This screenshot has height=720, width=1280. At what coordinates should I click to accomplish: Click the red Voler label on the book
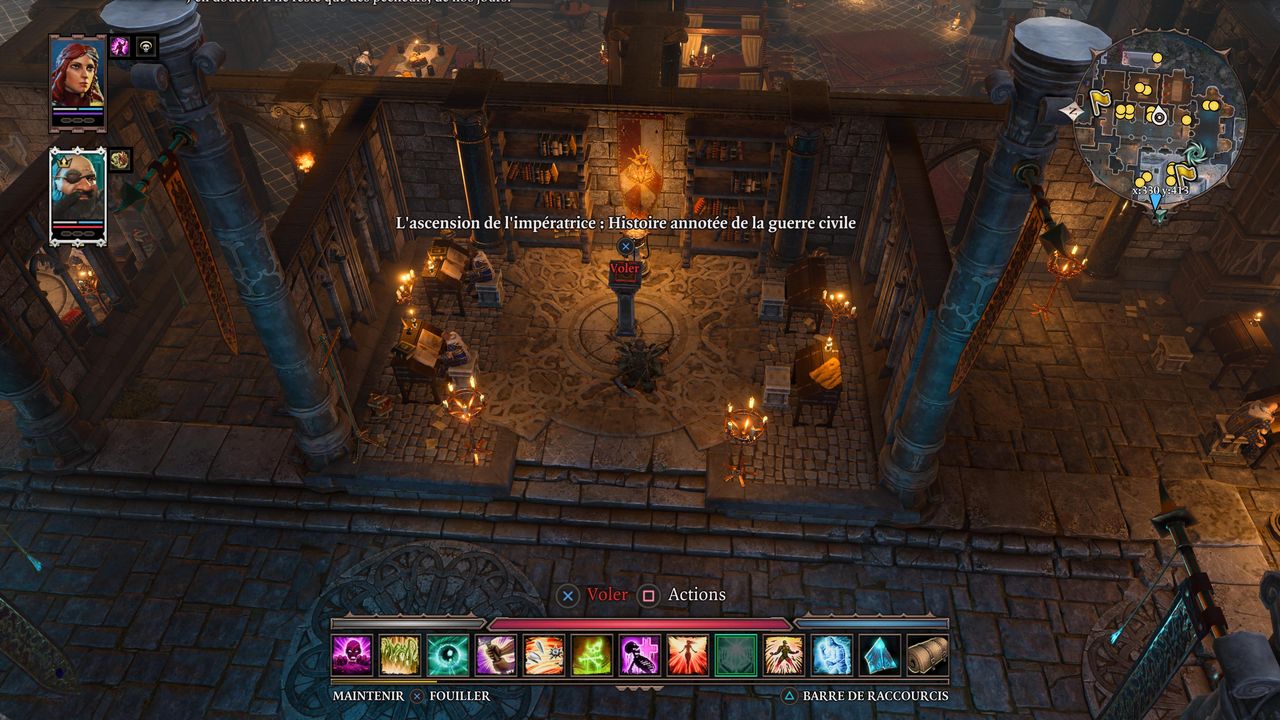[625, 269]
